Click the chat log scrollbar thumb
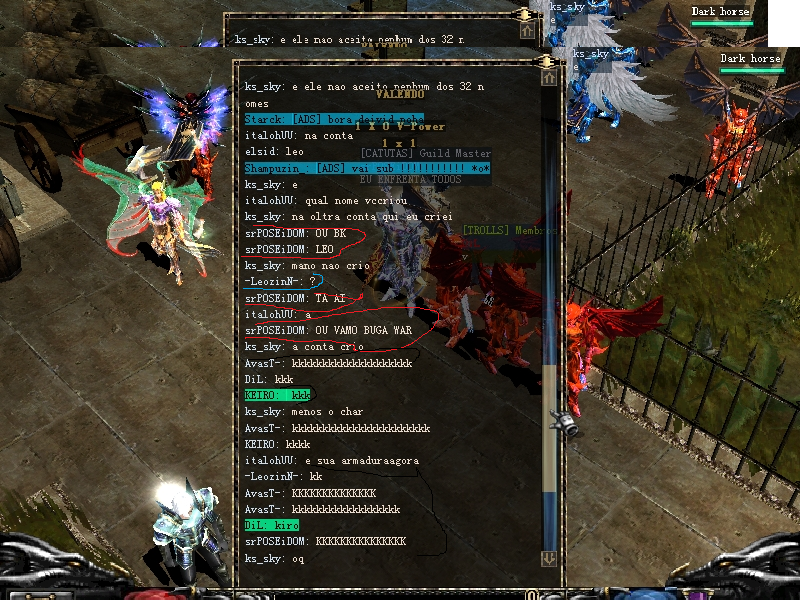Image resolution: width=800 pixels, height=600 pixels. coord(549,428)
